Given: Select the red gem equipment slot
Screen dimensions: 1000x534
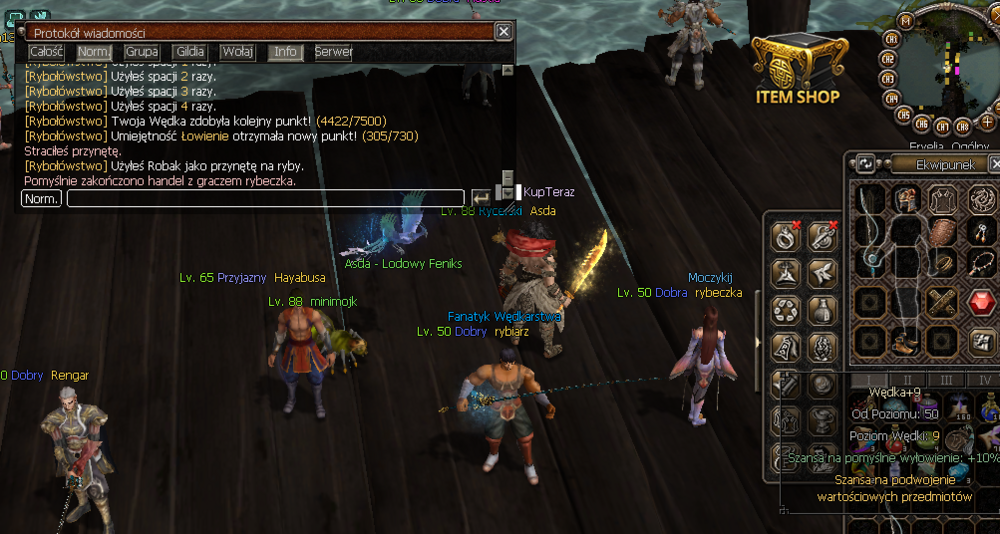Looking at the screenshot, I should click(980, 301).
